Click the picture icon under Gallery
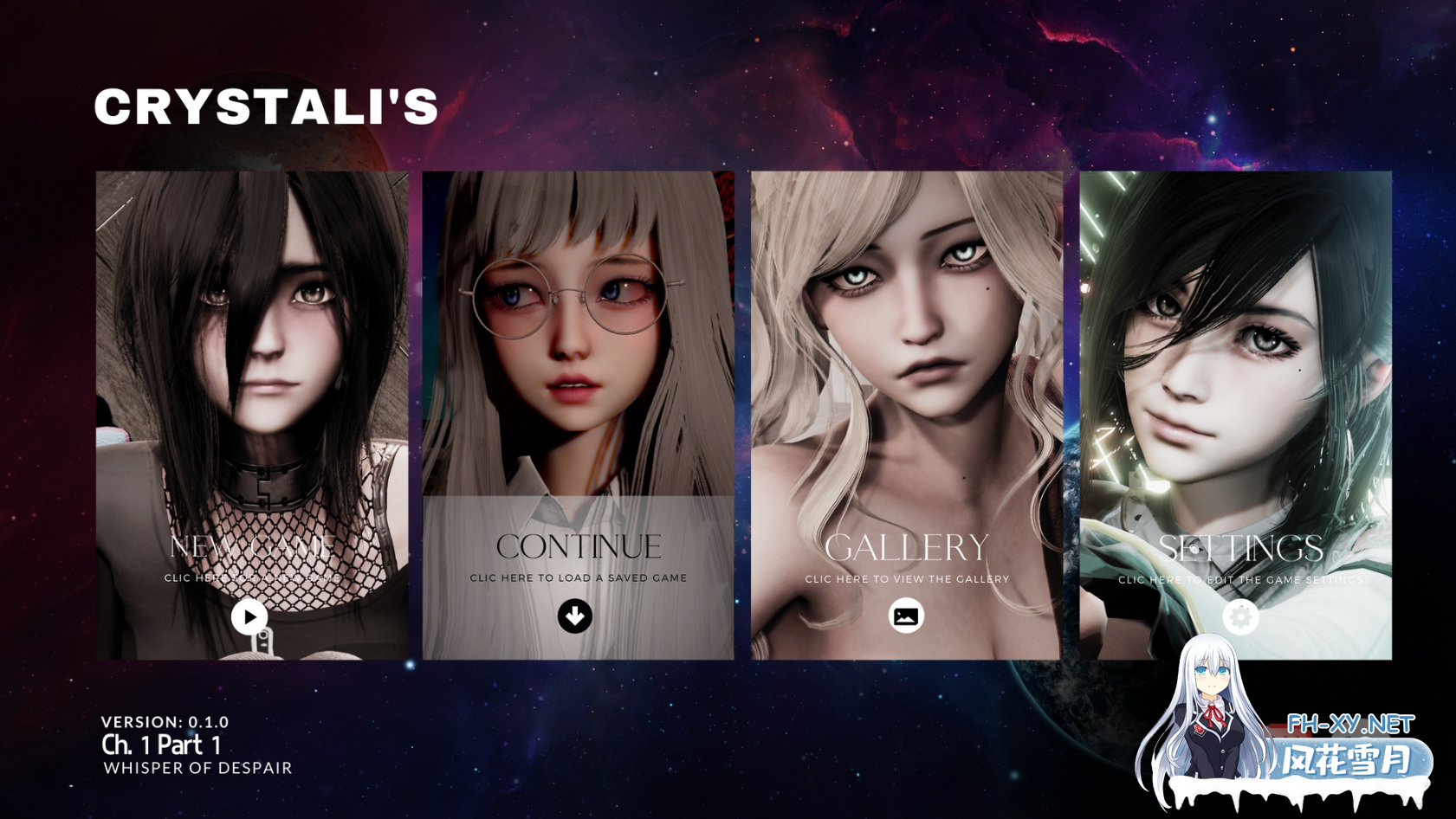1456x819 pixels. click(x=906, y=616)
